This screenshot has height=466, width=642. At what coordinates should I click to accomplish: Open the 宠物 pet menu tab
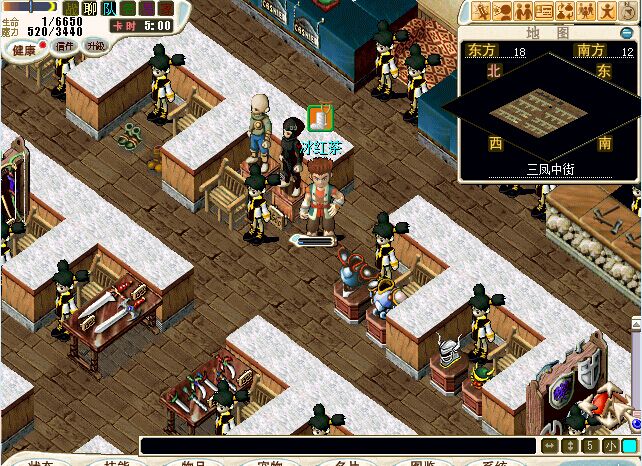coord(268,462)
